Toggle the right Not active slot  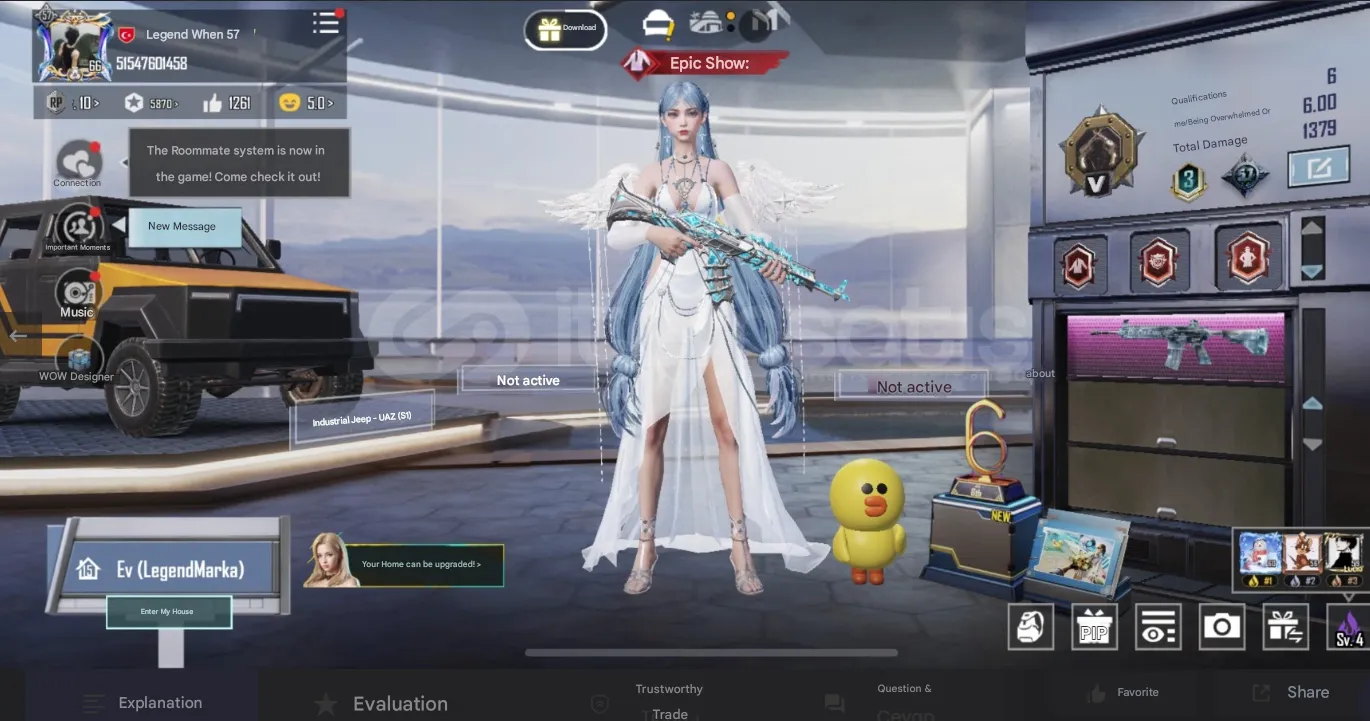pos(911,386)
